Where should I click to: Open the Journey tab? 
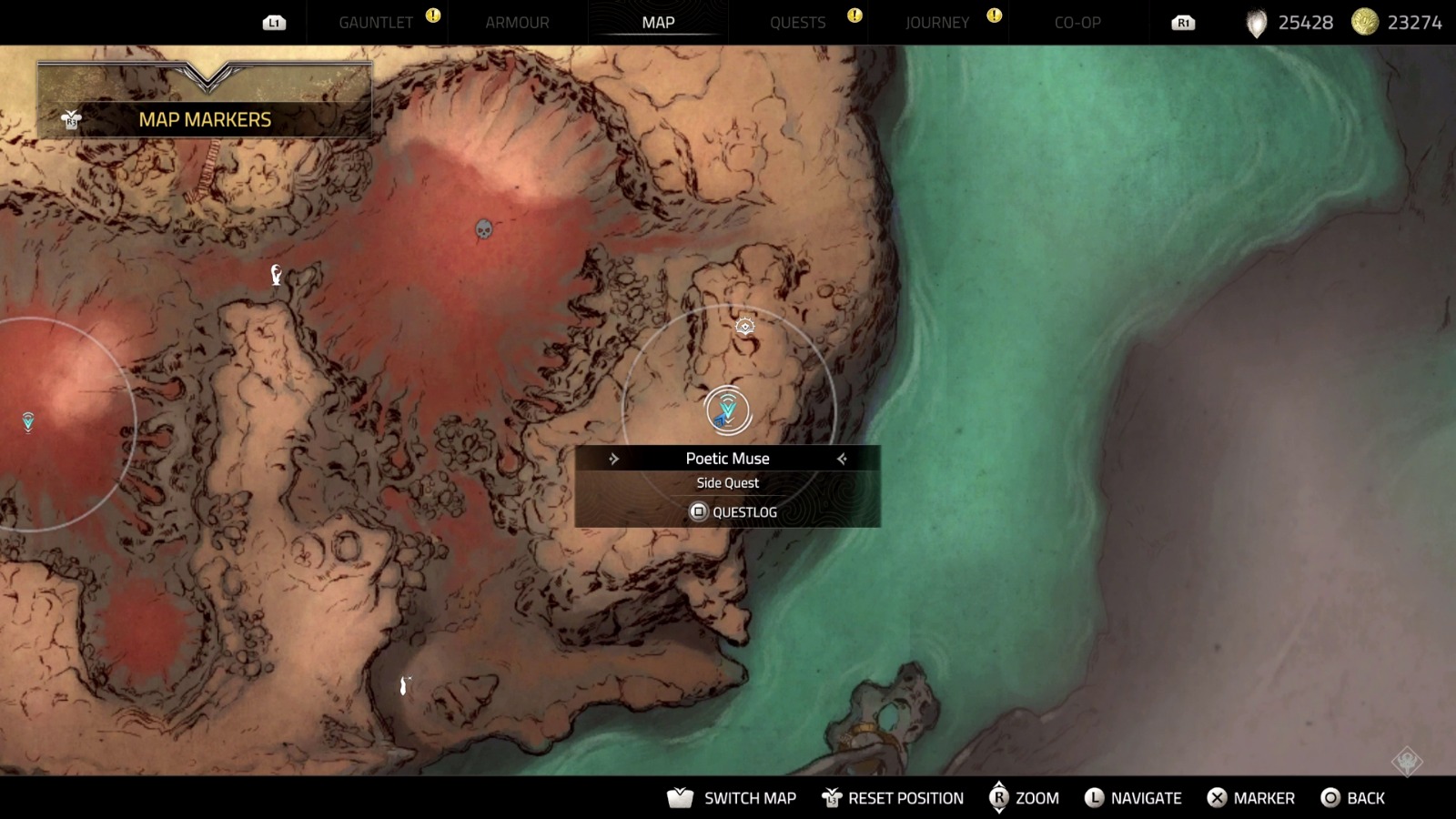point(937,23)
